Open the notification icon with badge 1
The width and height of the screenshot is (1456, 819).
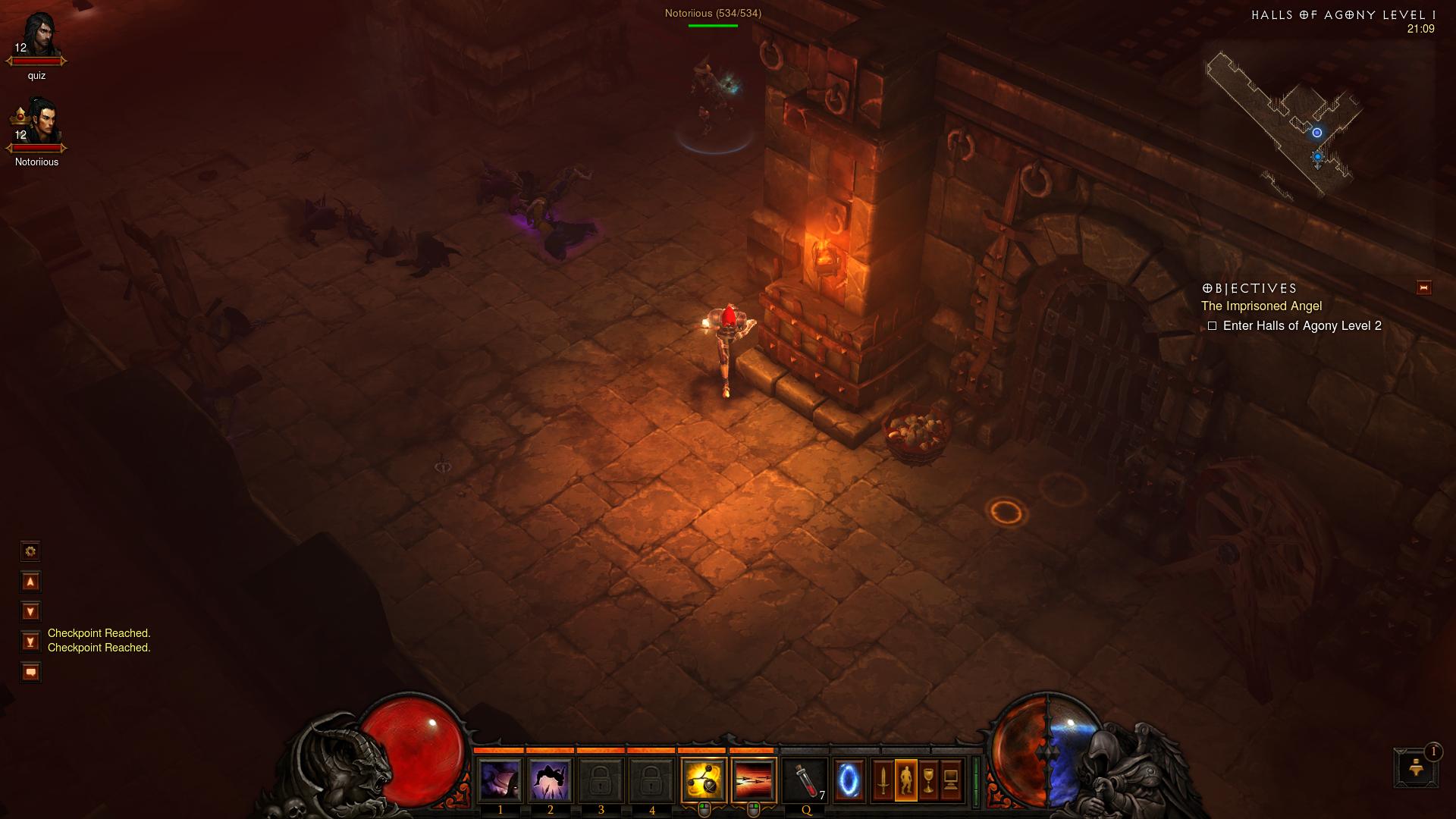(x=1415, y=767)
